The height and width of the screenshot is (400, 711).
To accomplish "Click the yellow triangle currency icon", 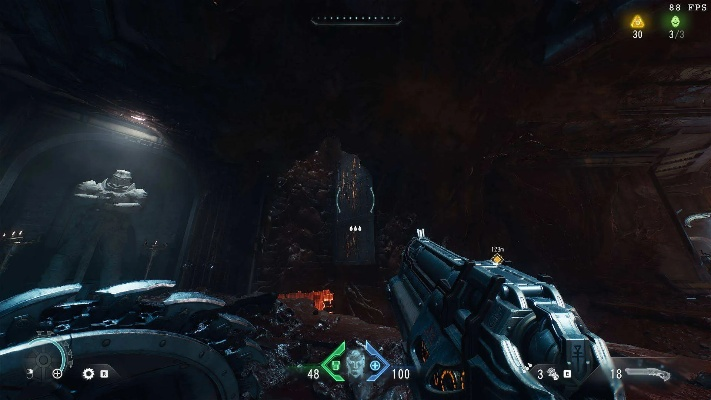I will point(637,21).
